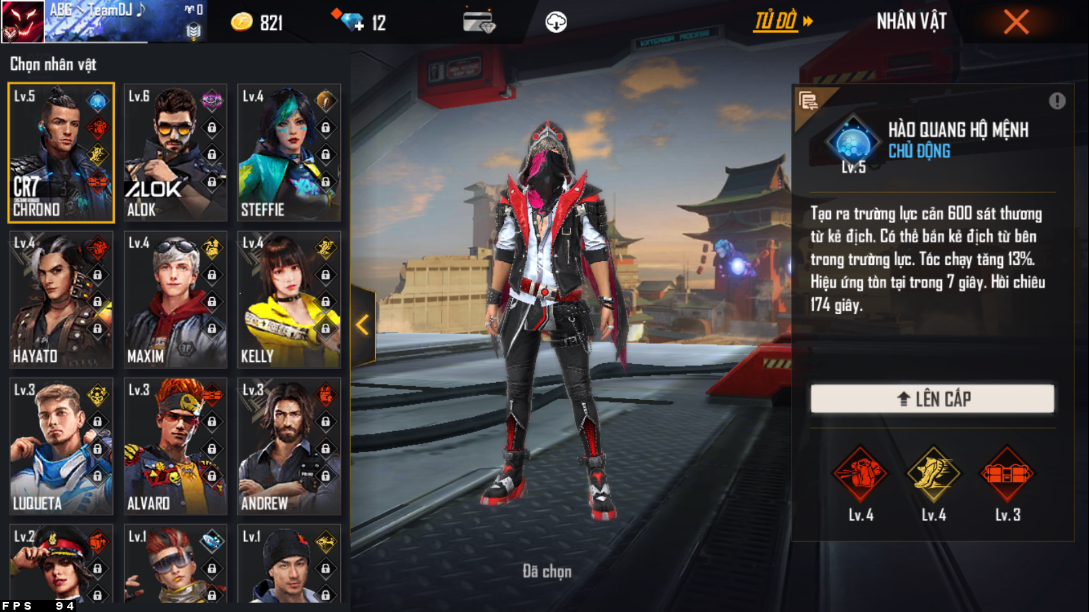The width and height of the screenshot is (1089, 612).
Task: Choose the Maxim character card
Action: pyautogui.click(x=175, y=299)
